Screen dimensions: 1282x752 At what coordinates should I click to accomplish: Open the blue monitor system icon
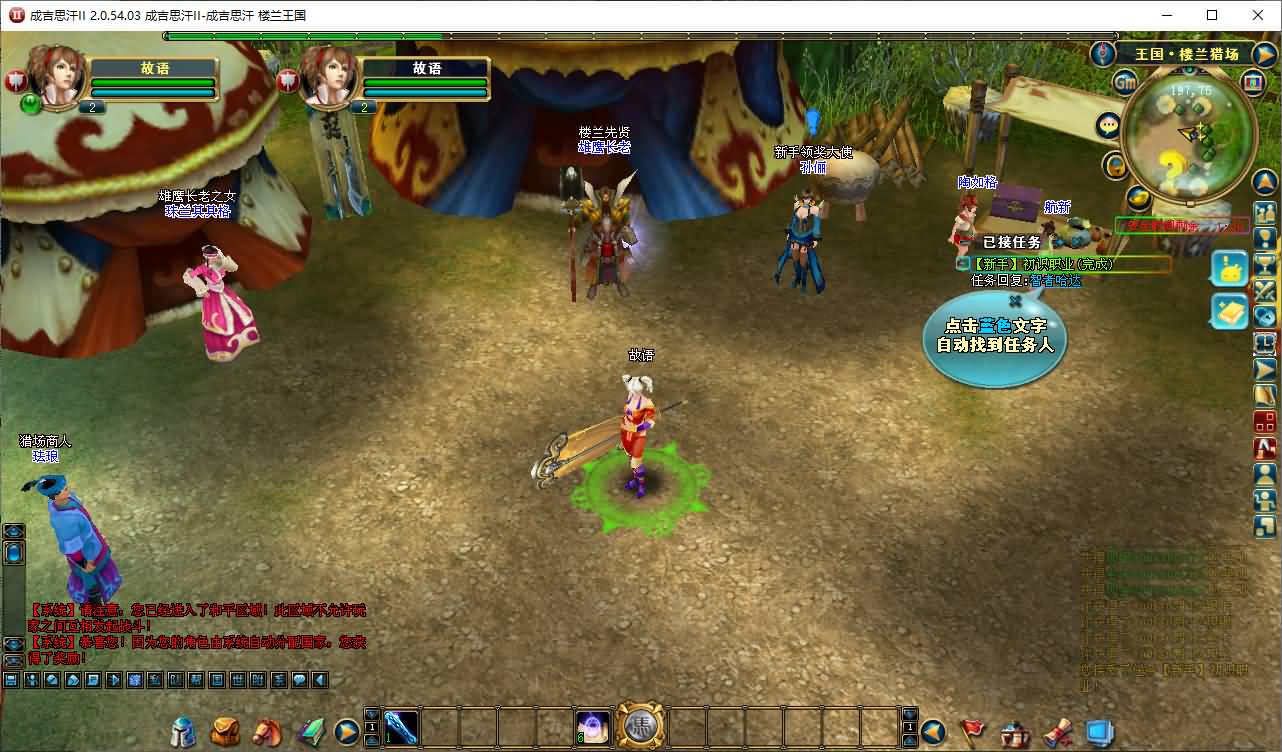(1100, 732)
